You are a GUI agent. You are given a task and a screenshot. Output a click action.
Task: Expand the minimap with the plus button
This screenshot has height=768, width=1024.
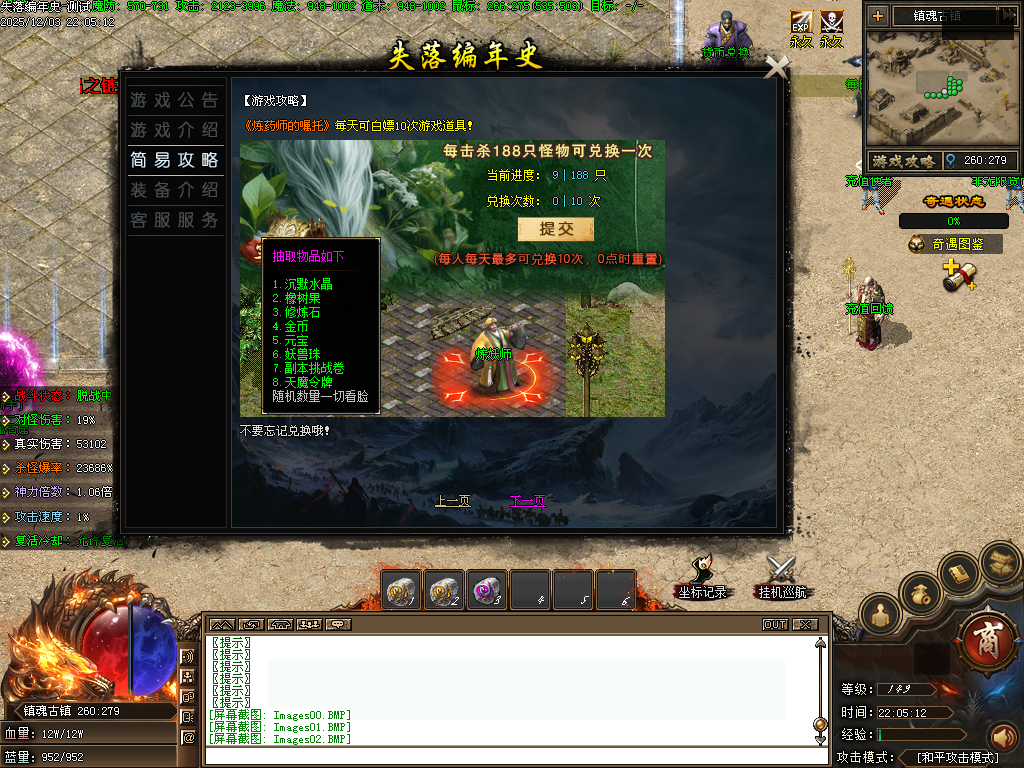coord(878,16)
